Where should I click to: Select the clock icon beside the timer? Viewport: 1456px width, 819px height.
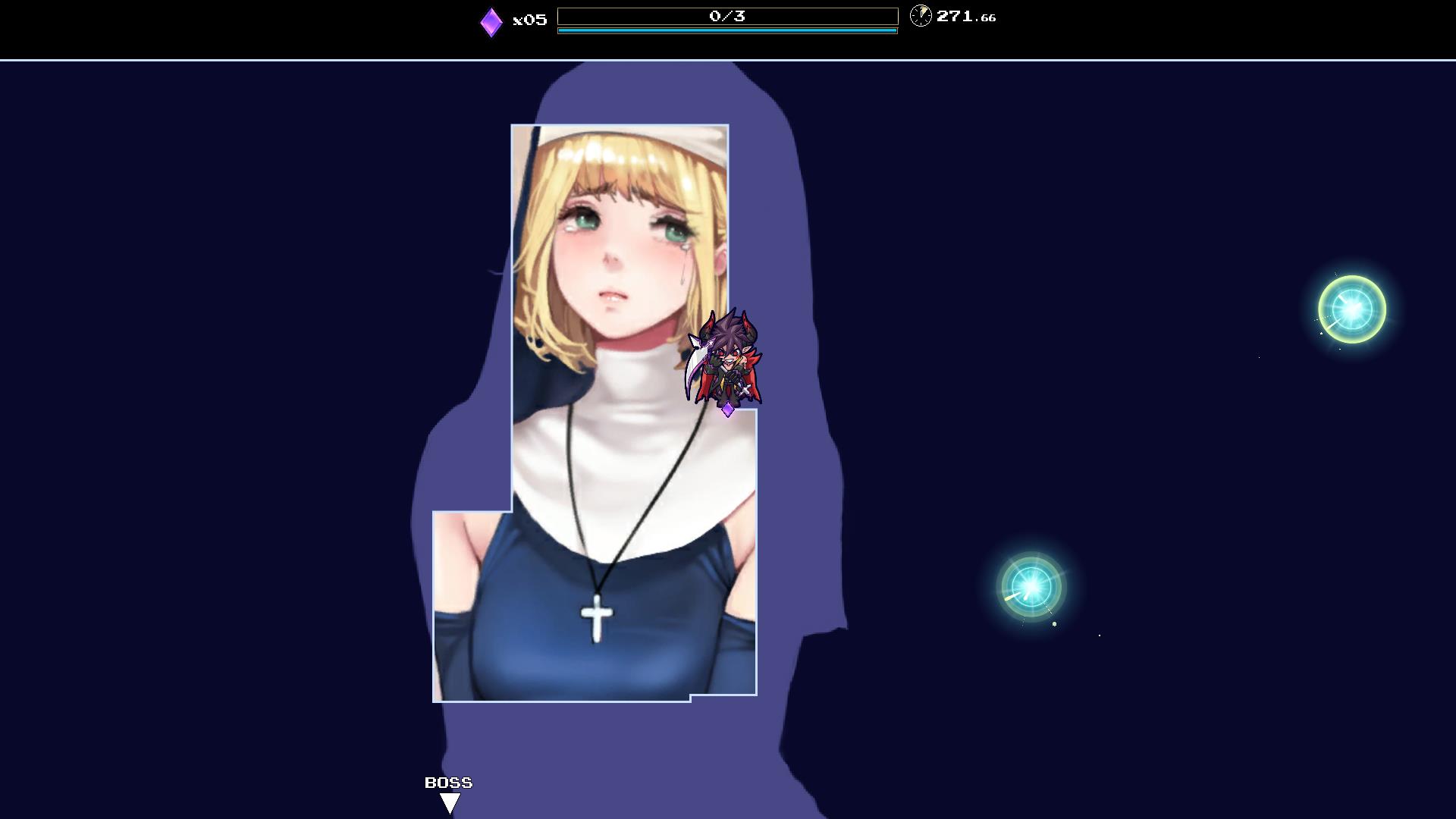coord(920,16)
